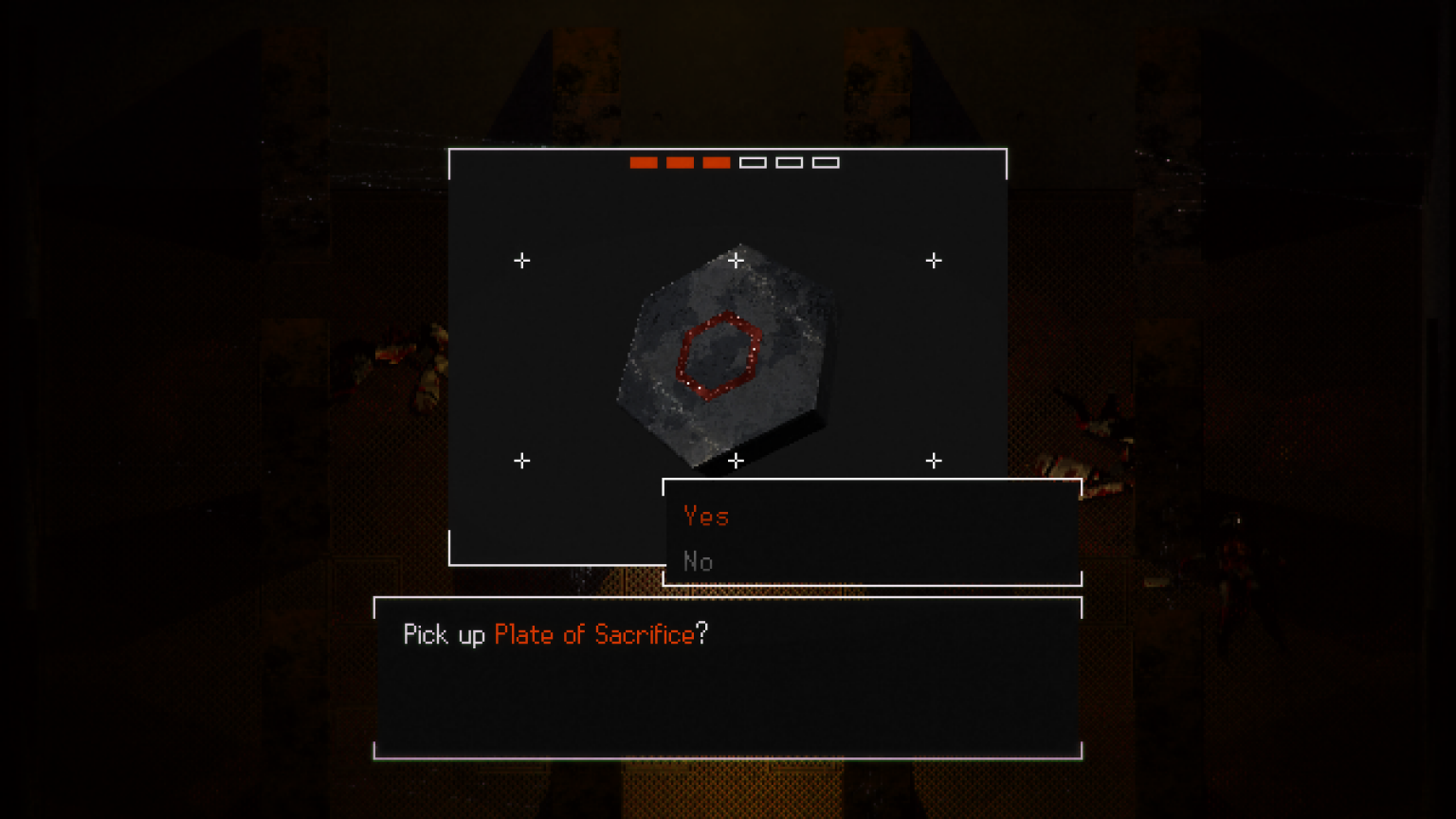Select the highlighted Yes option

coord(705,517)
